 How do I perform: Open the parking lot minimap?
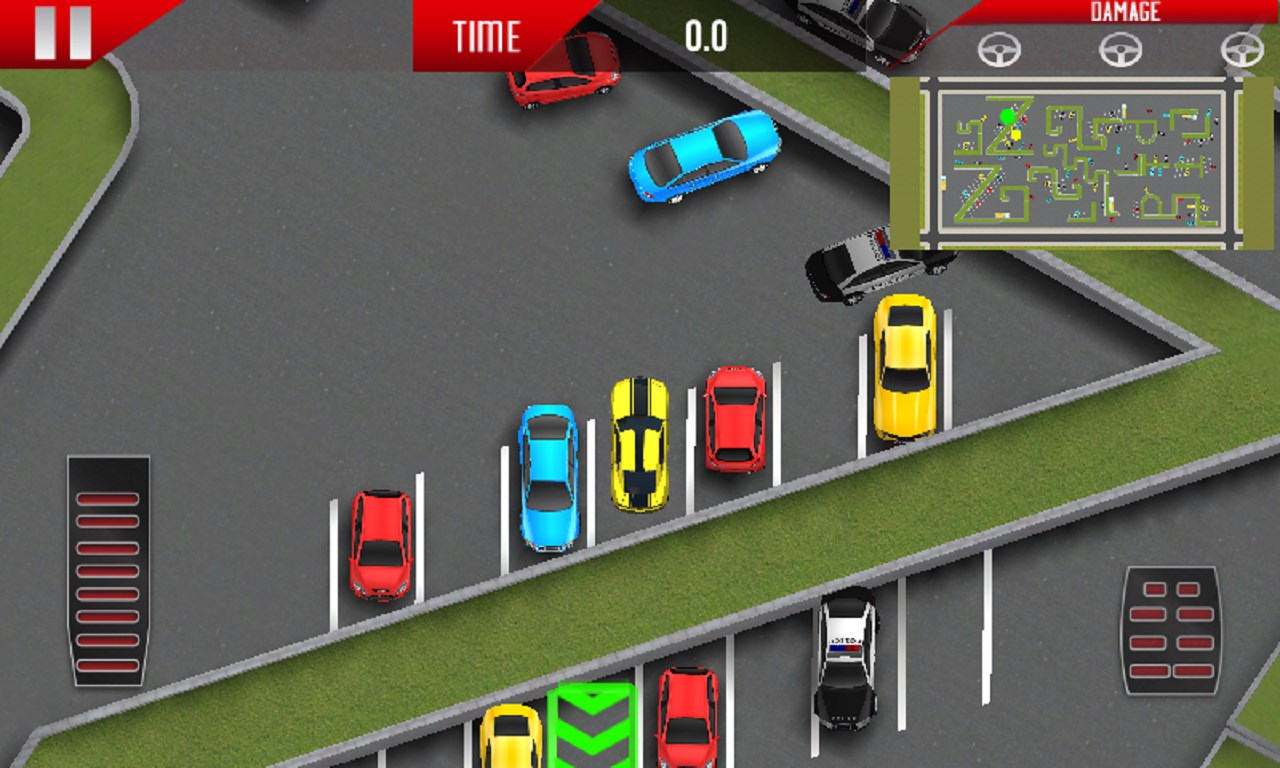pyautogui.click(x=1081, y=160)
